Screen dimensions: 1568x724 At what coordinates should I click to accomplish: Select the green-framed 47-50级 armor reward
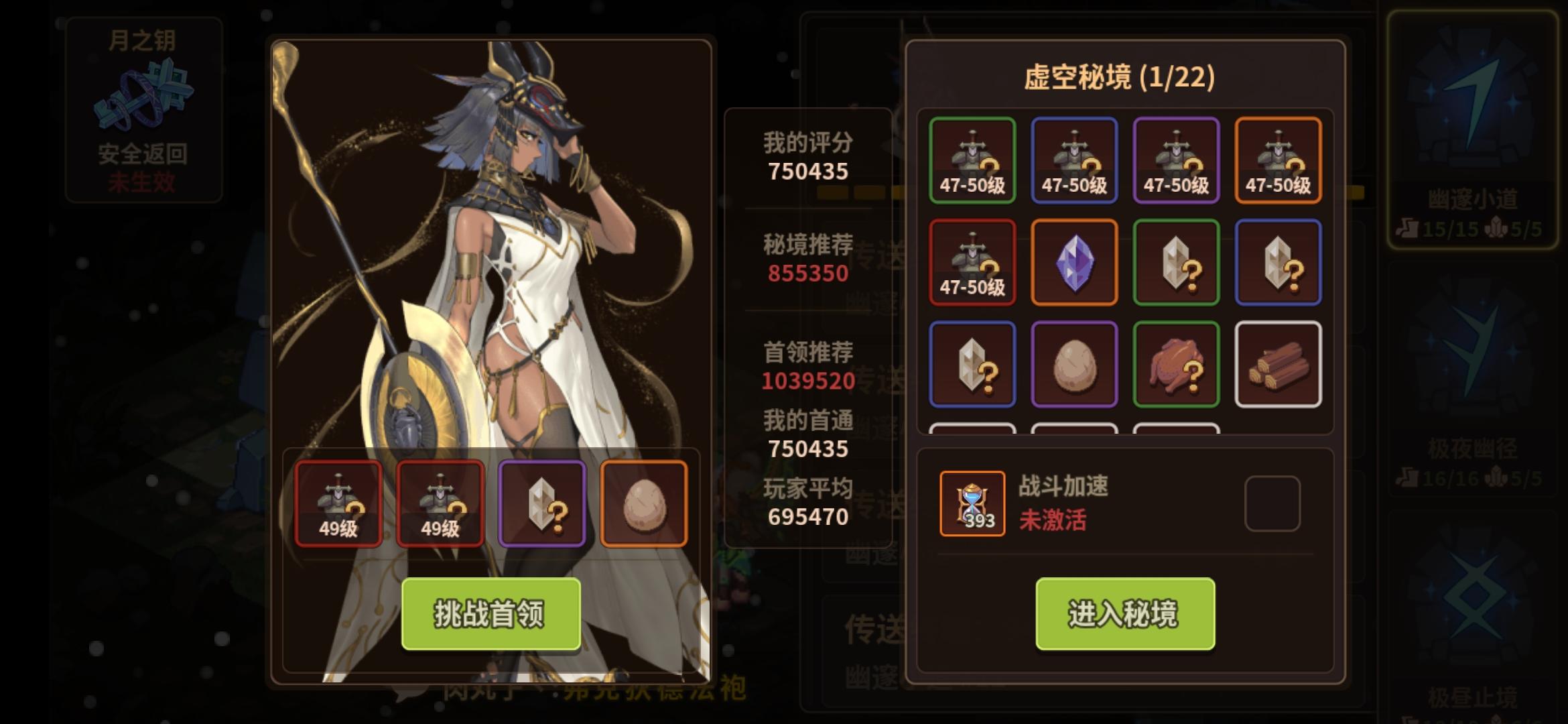(972, 161)
